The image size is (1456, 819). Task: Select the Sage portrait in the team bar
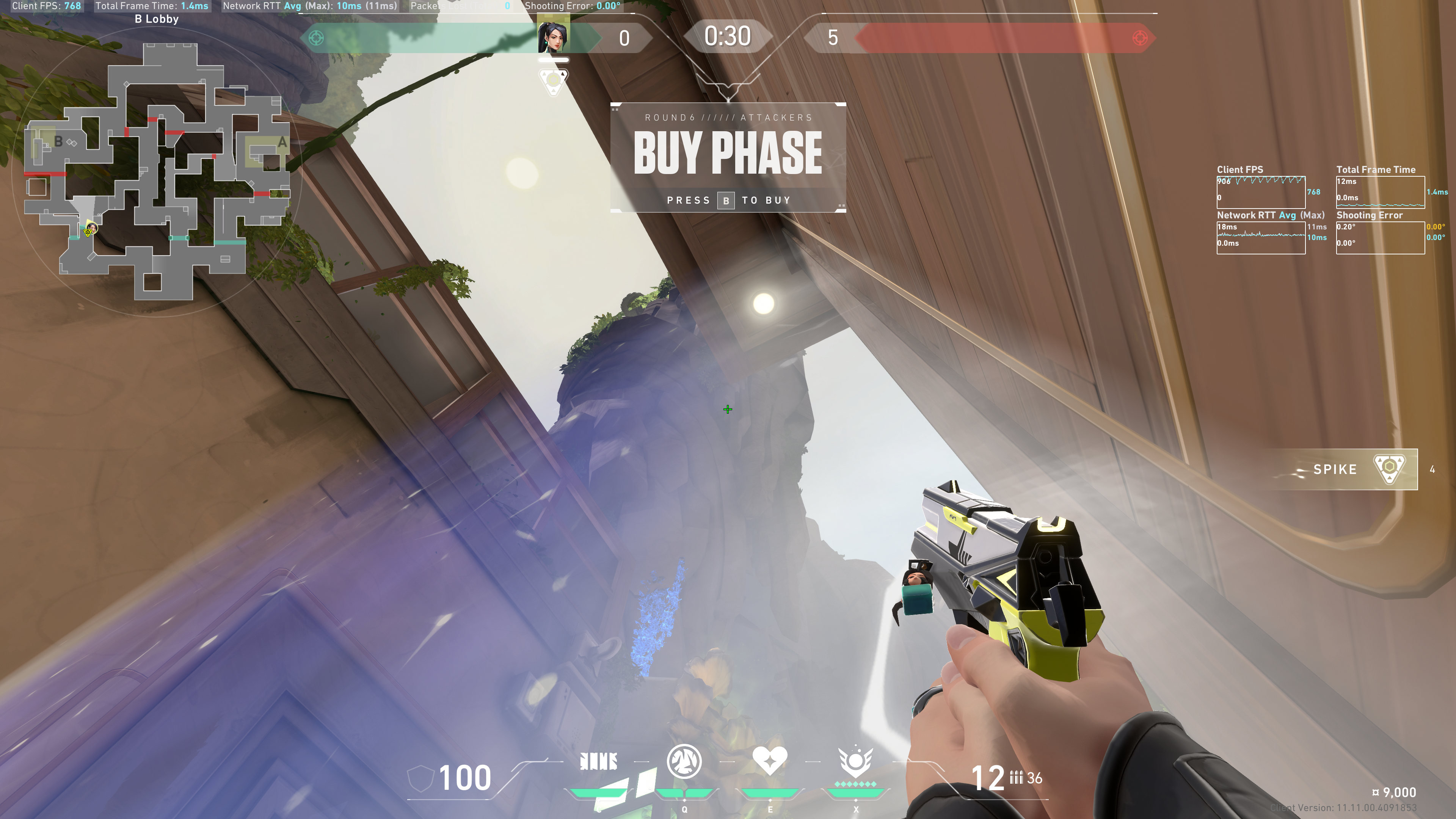[553, 36]
